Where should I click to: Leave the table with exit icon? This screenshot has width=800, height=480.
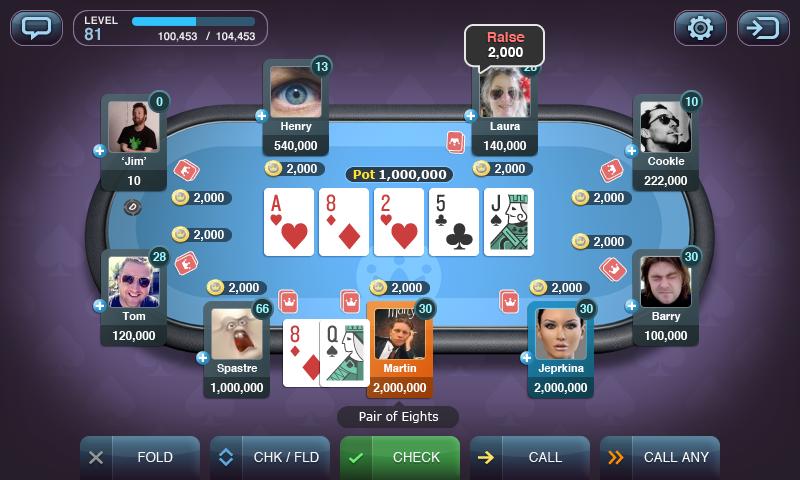point(763,27)
